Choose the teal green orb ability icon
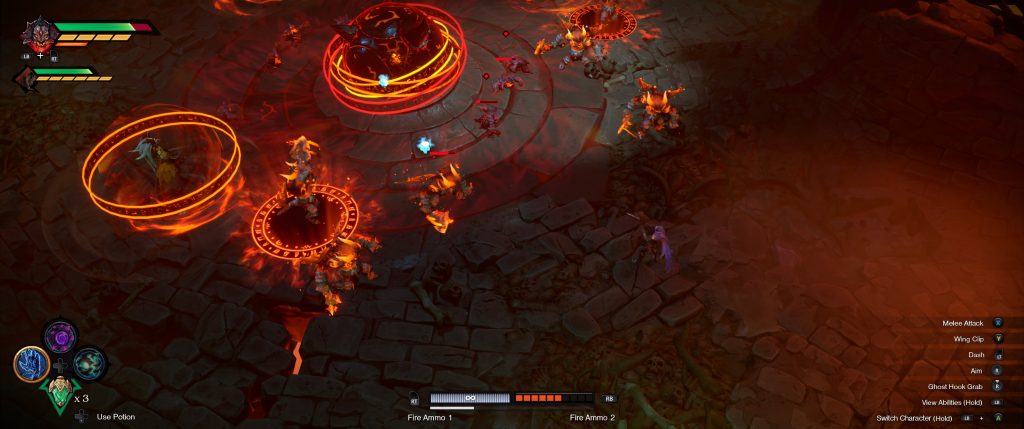Screen dimensions: 1024x429 pos(89,363)
